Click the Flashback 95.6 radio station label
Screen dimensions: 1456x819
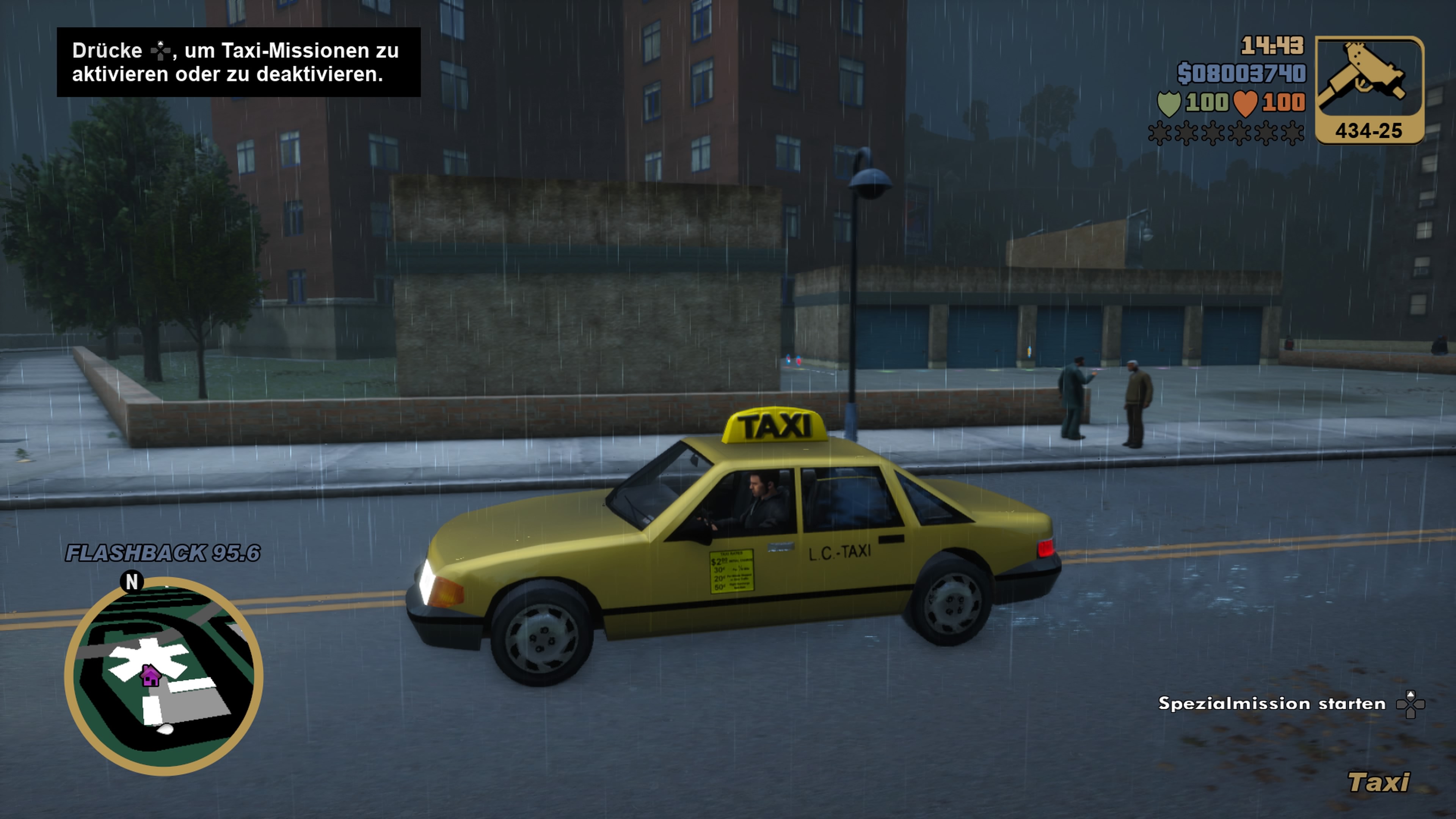[163, 553]
